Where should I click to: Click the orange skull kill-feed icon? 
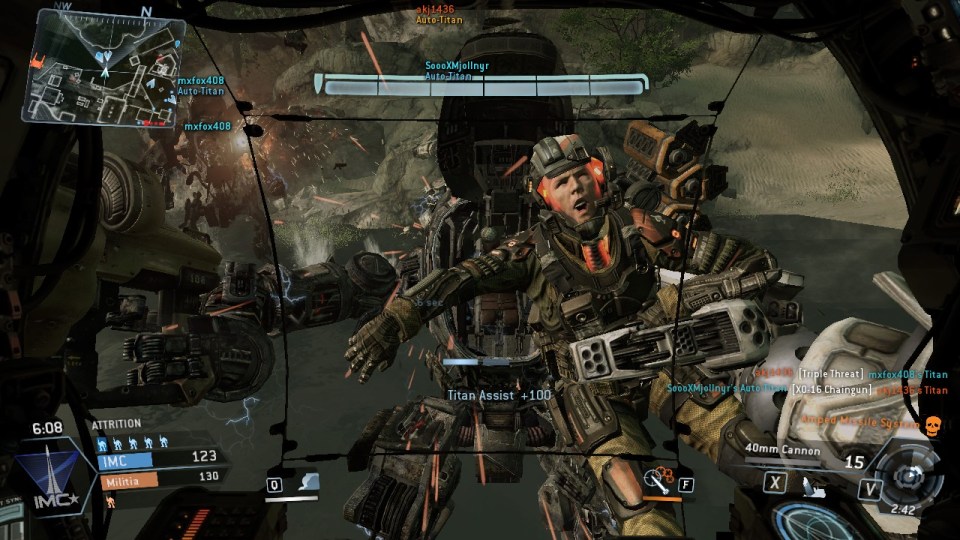(x=933, y=424)
